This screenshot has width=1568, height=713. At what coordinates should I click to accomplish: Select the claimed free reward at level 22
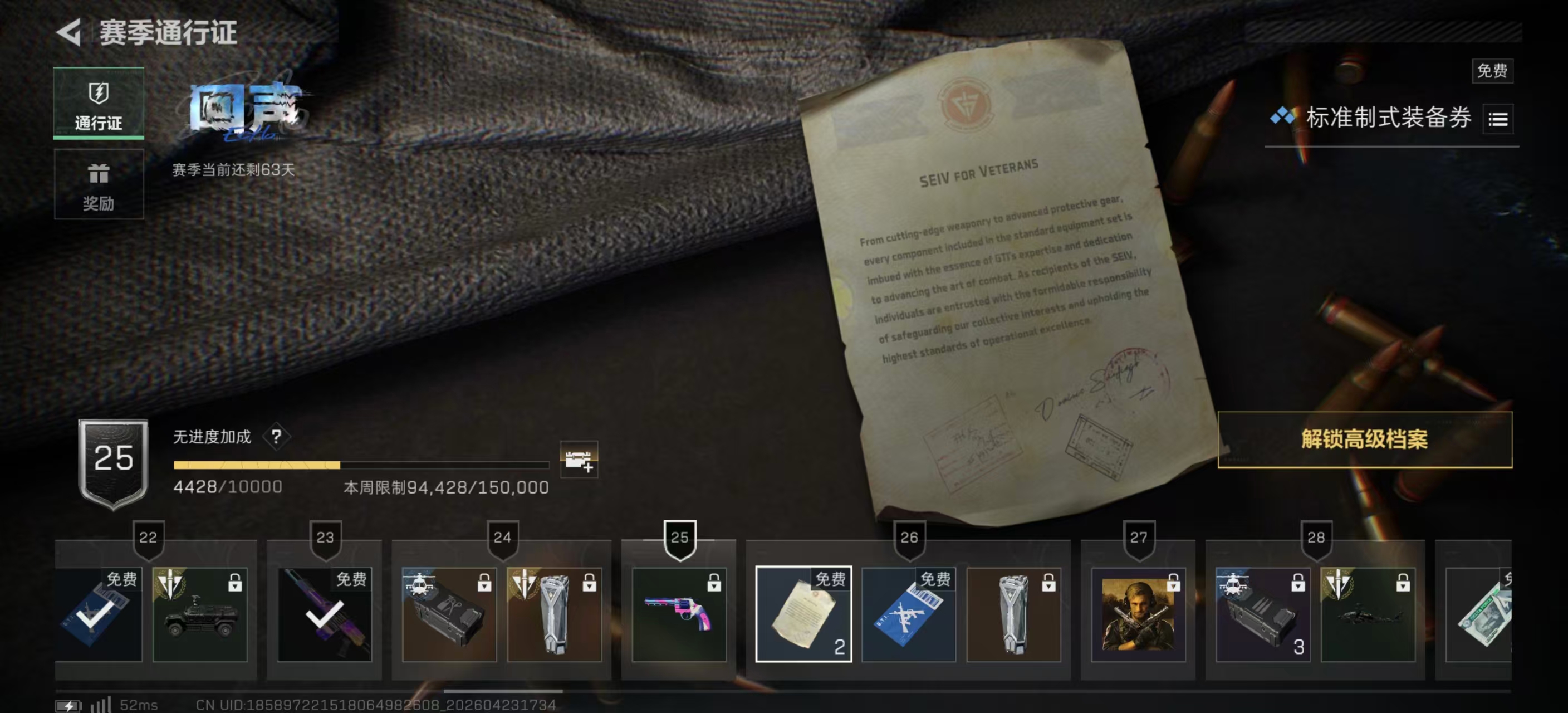click(97, 614)
